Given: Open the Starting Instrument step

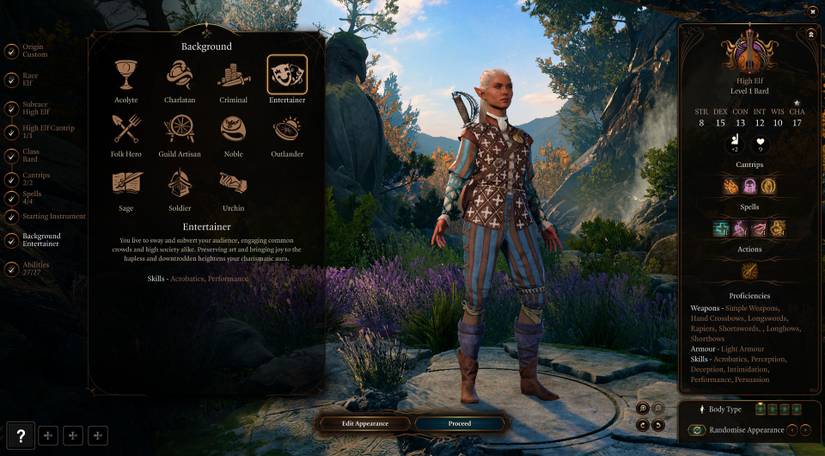Looking at the screenshot, I should (x=53, y=216).
